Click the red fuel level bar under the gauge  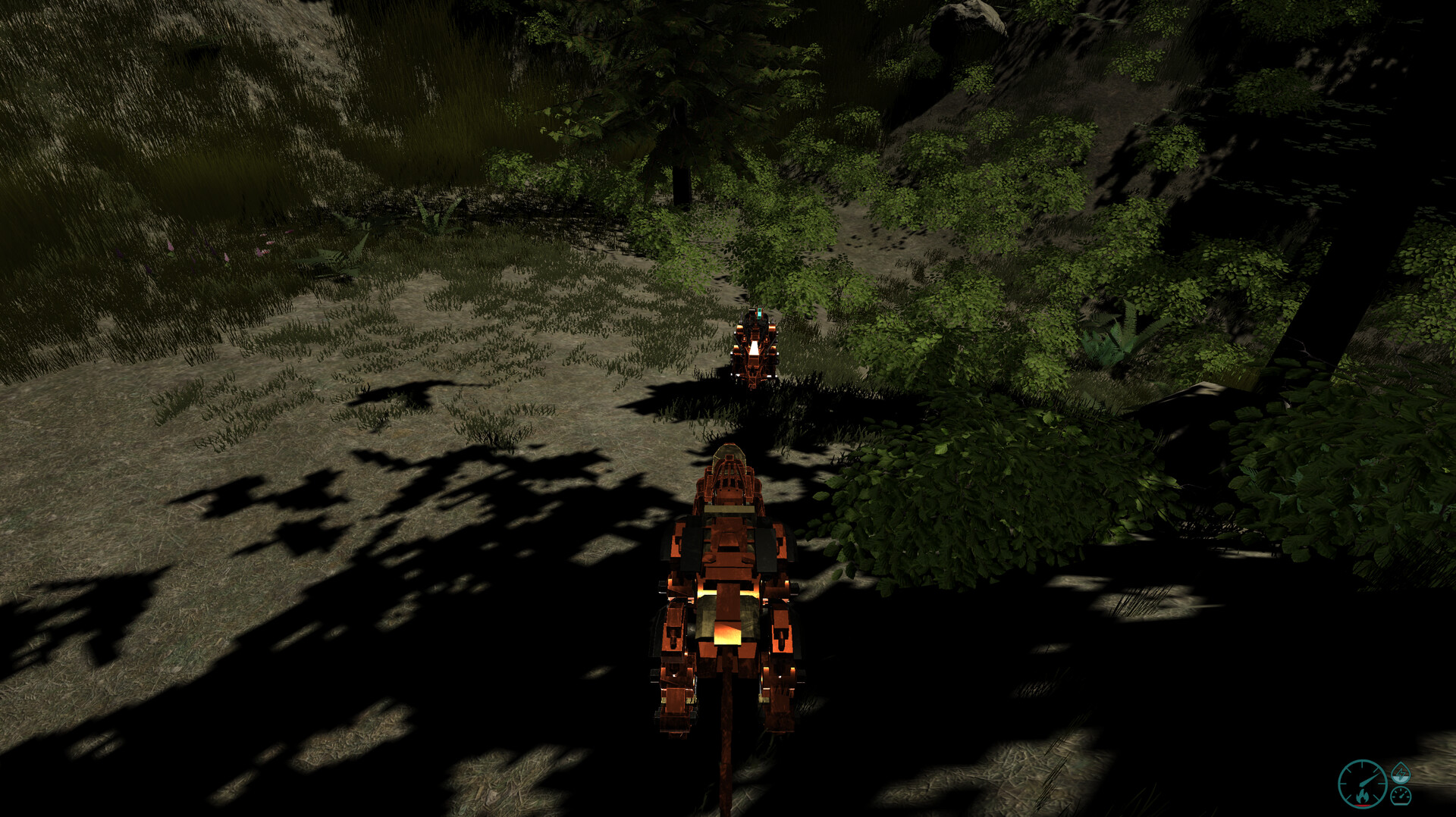coord(1363,806)
